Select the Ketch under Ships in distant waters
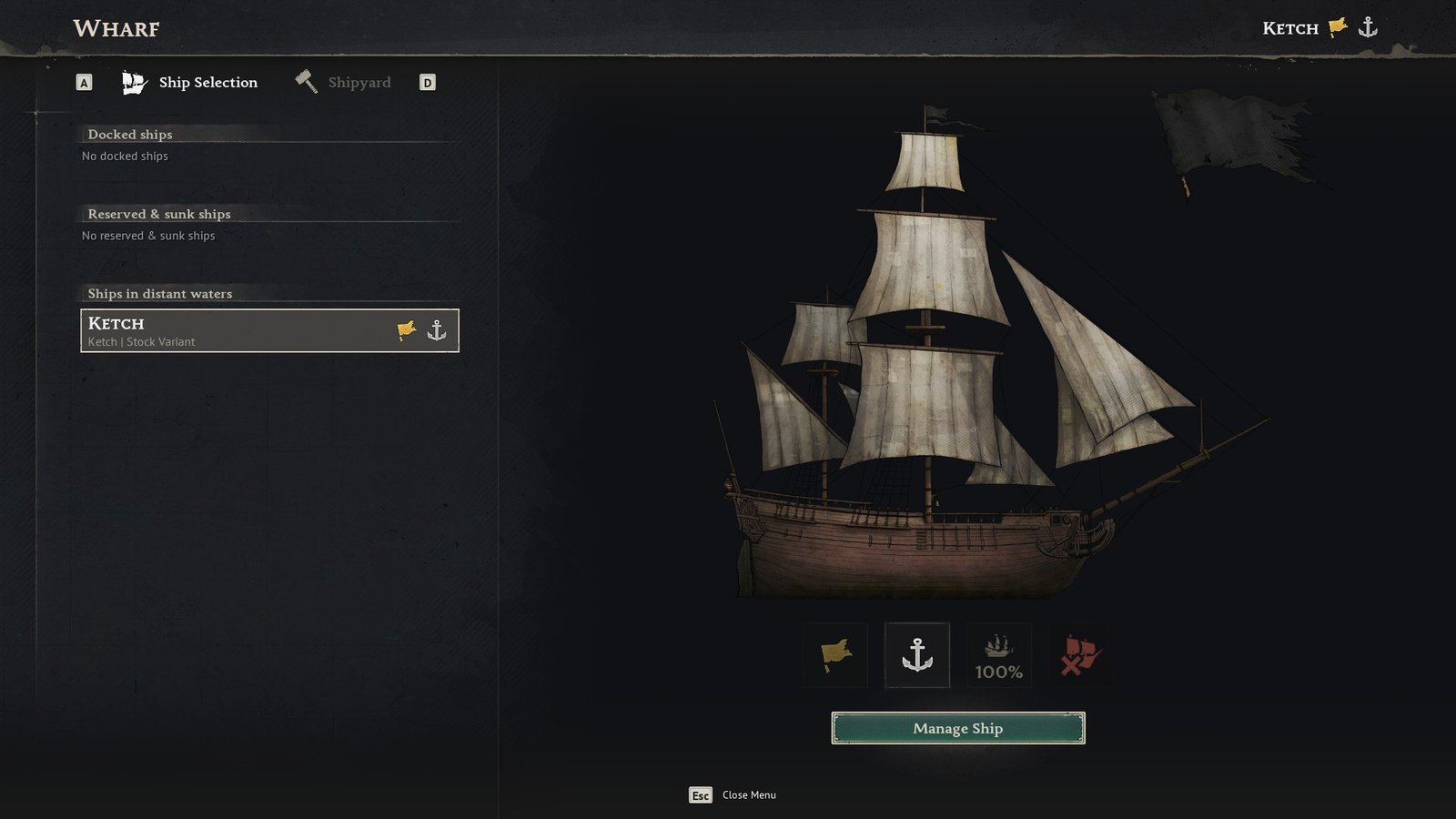 click(268, 330)
